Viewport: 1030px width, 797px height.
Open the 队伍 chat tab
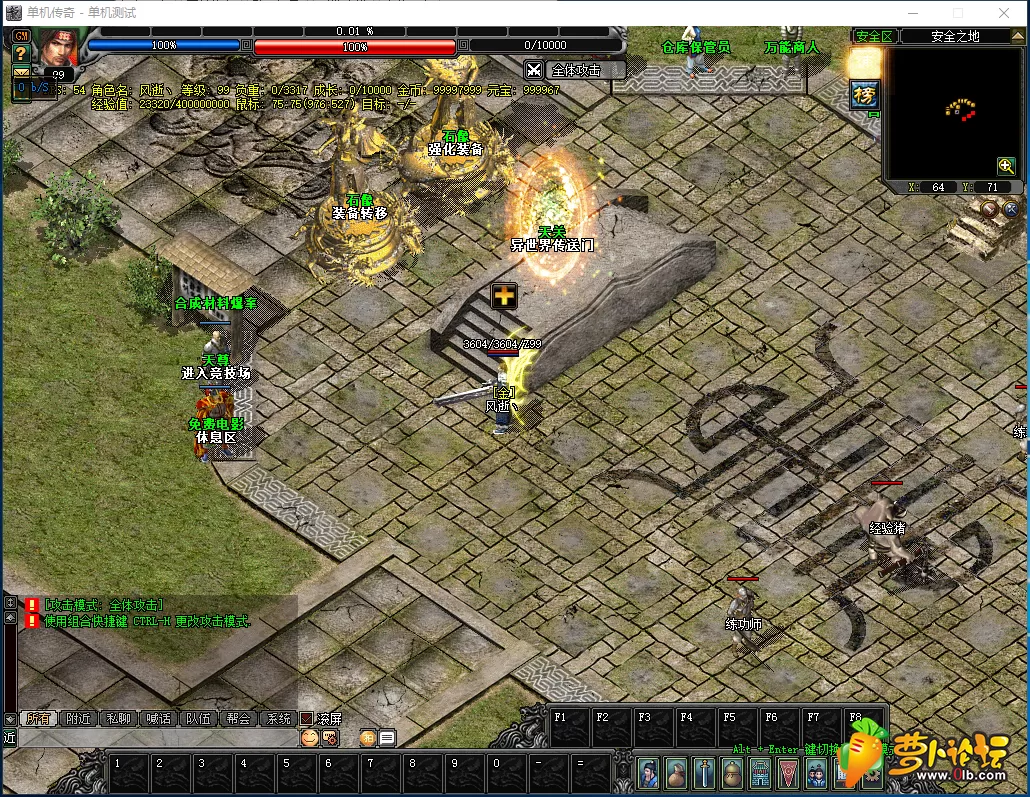(x=198, y=718)
